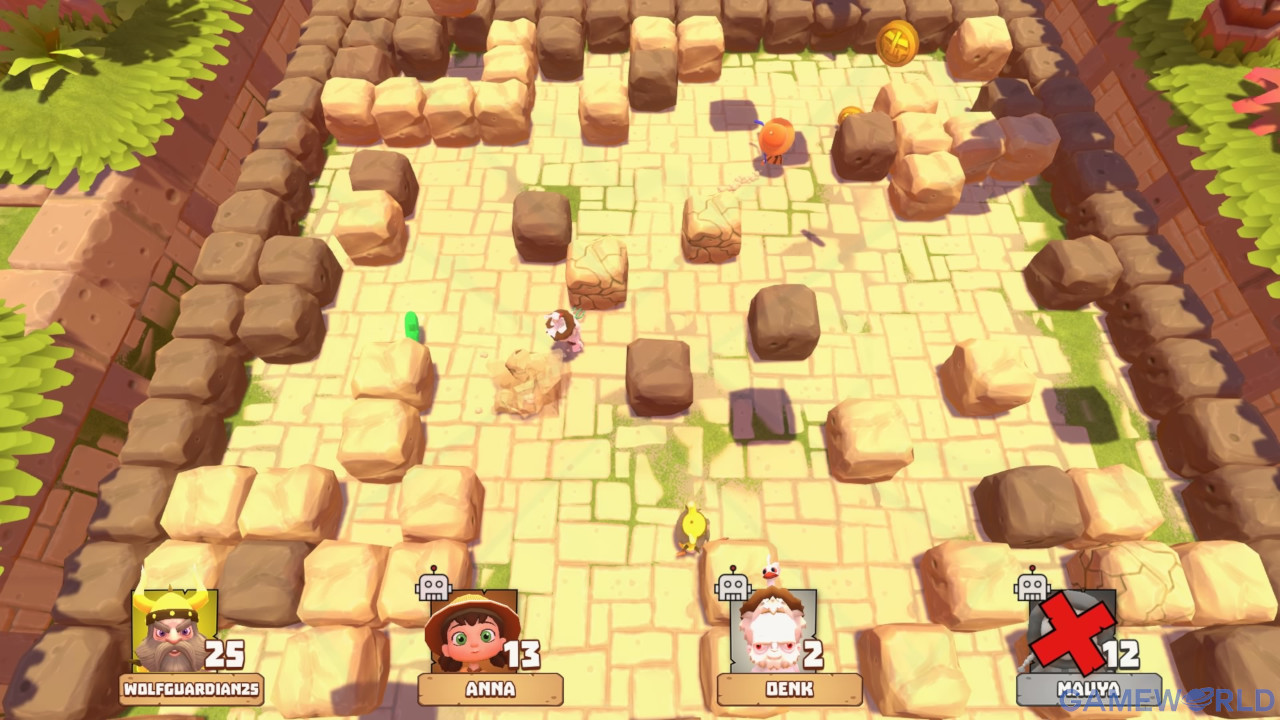This screenshot has width=1280, height=720.
Task: Select WolfGuardian25's viking portrait
Action: tap(173, 631)
